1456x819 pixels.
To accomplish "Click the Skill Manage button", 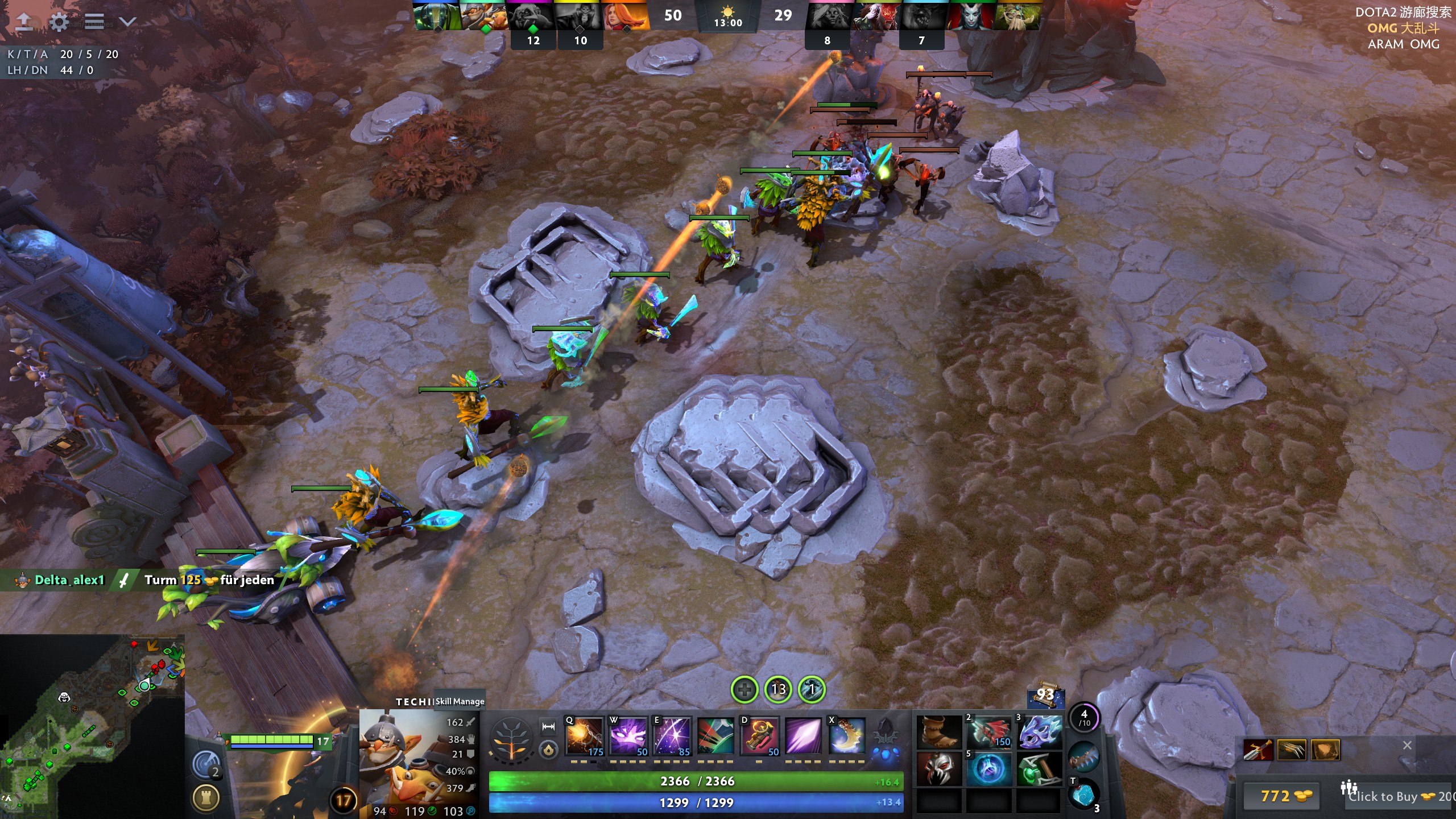I will click(460, 701).
